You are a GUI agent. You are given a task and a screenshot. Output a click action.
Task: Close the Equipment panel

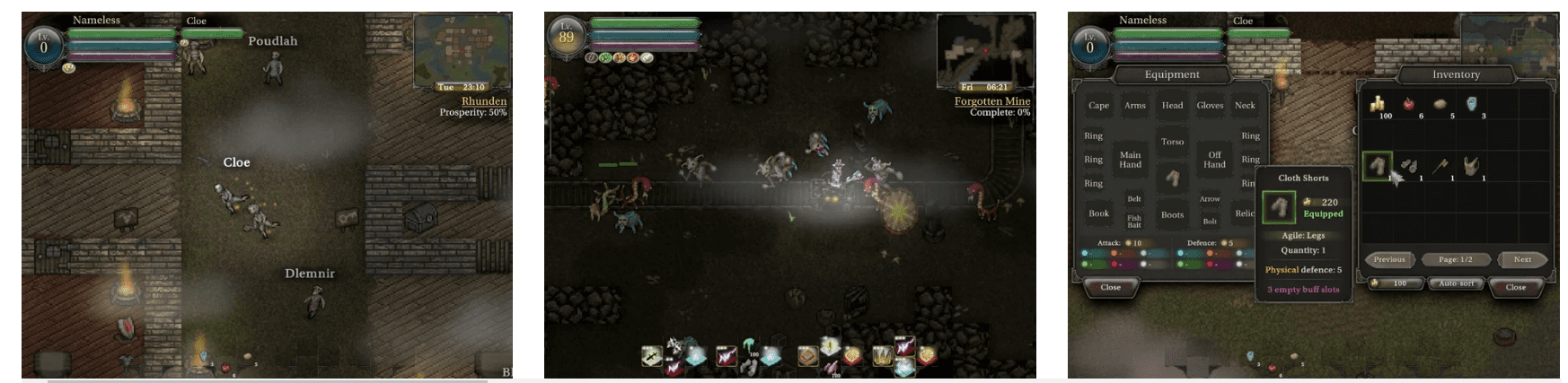pyautogui.click(x=1110, y=287)
